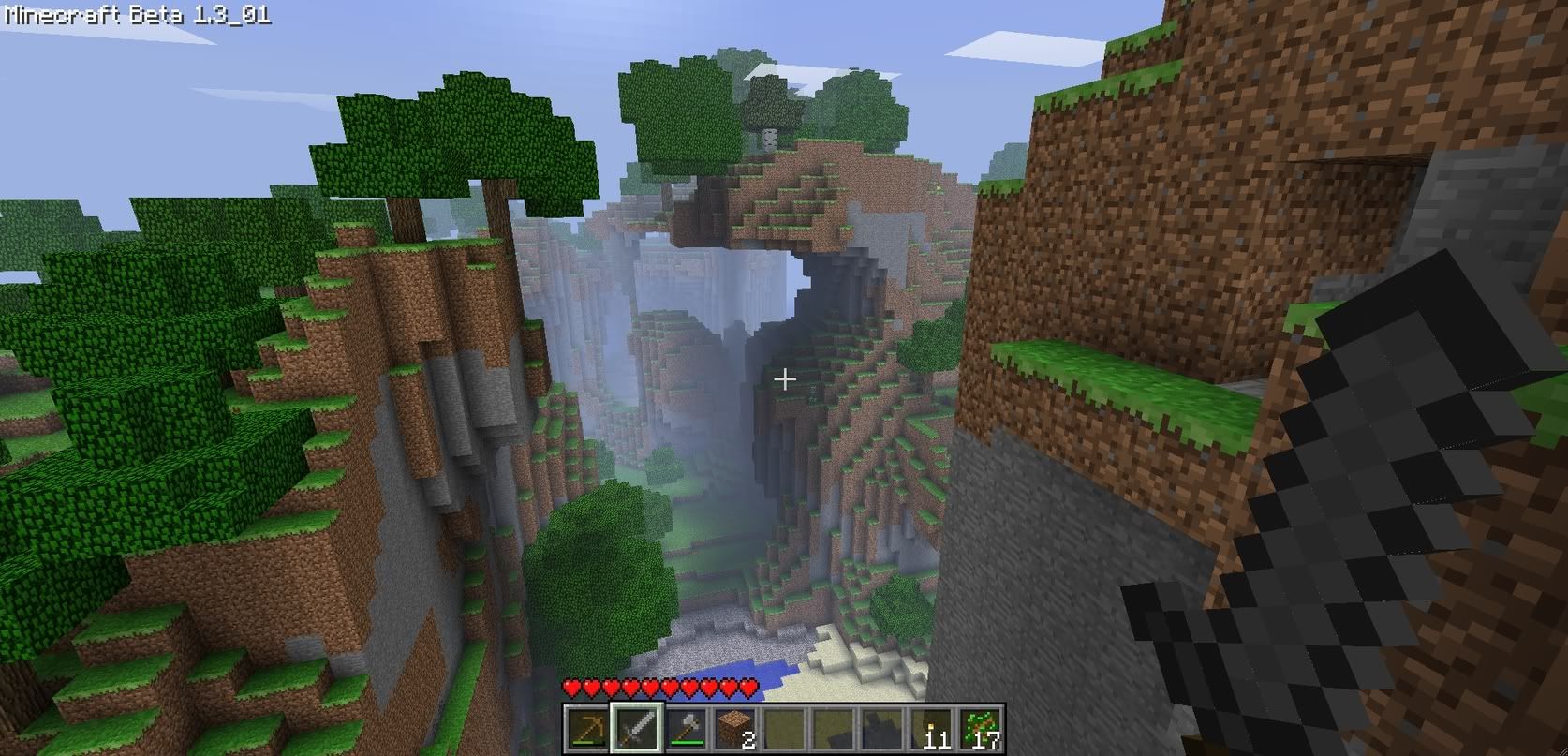The height and width of the screenshot is (756, 1568).
Task: Switch to the dirt block stack
Action: (x=734, y=728)
